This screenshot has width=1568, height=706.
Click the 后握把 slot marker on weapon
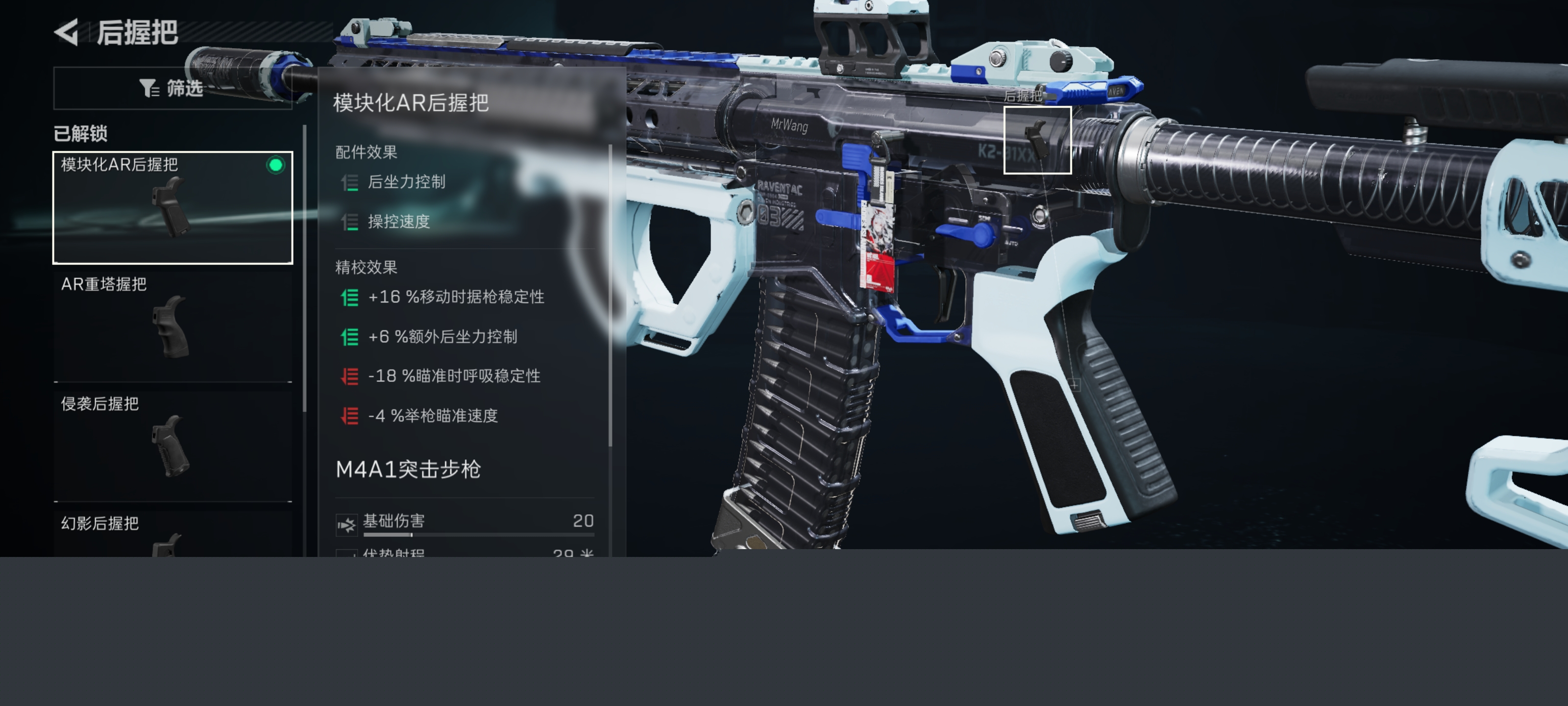click(x=1037, y=140)
